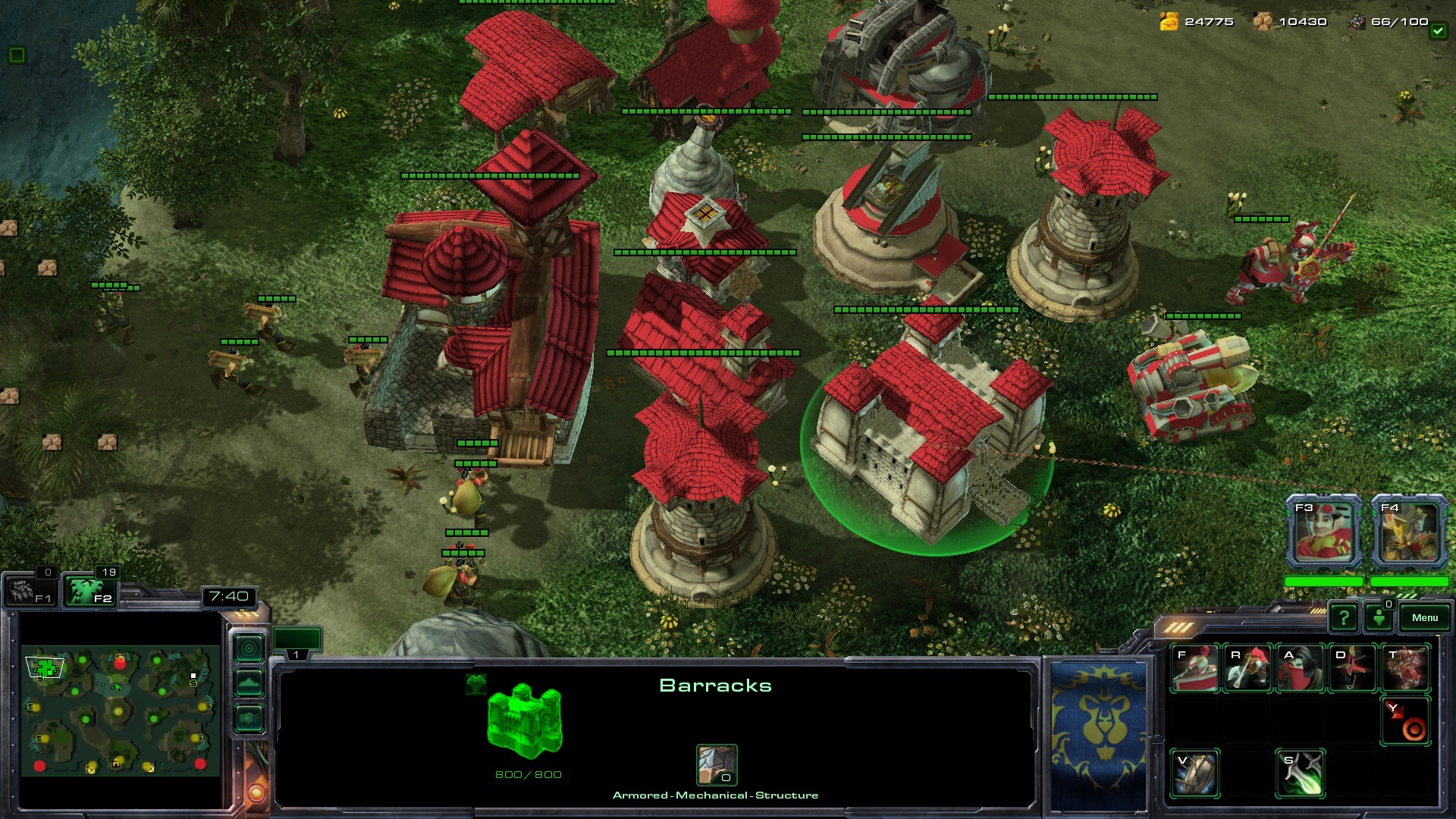
Task: Train the armored knight unit with hotkey T
Action: [1405, 668]
